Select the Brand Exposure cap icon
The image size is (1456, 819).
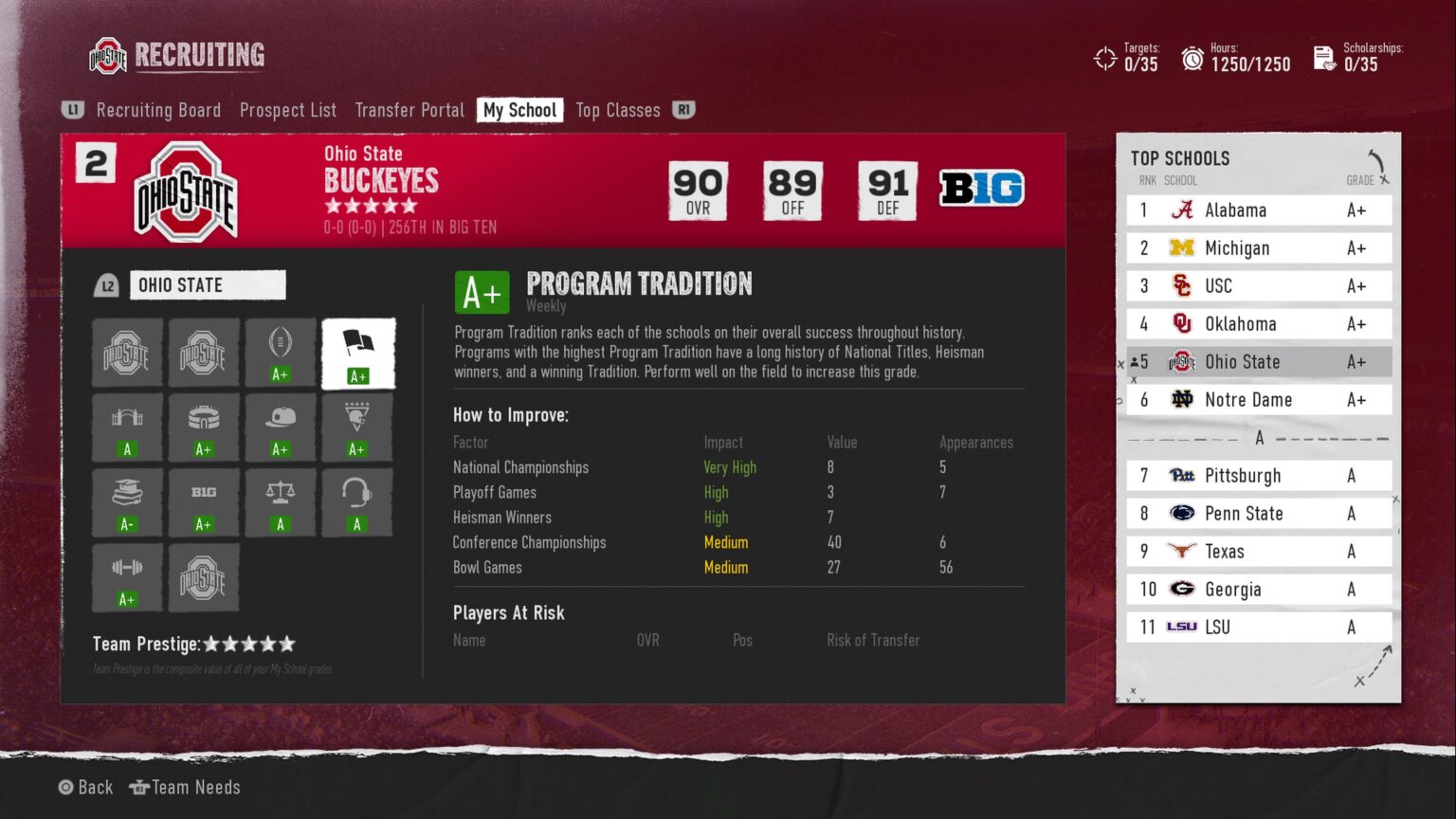point(281,427)
